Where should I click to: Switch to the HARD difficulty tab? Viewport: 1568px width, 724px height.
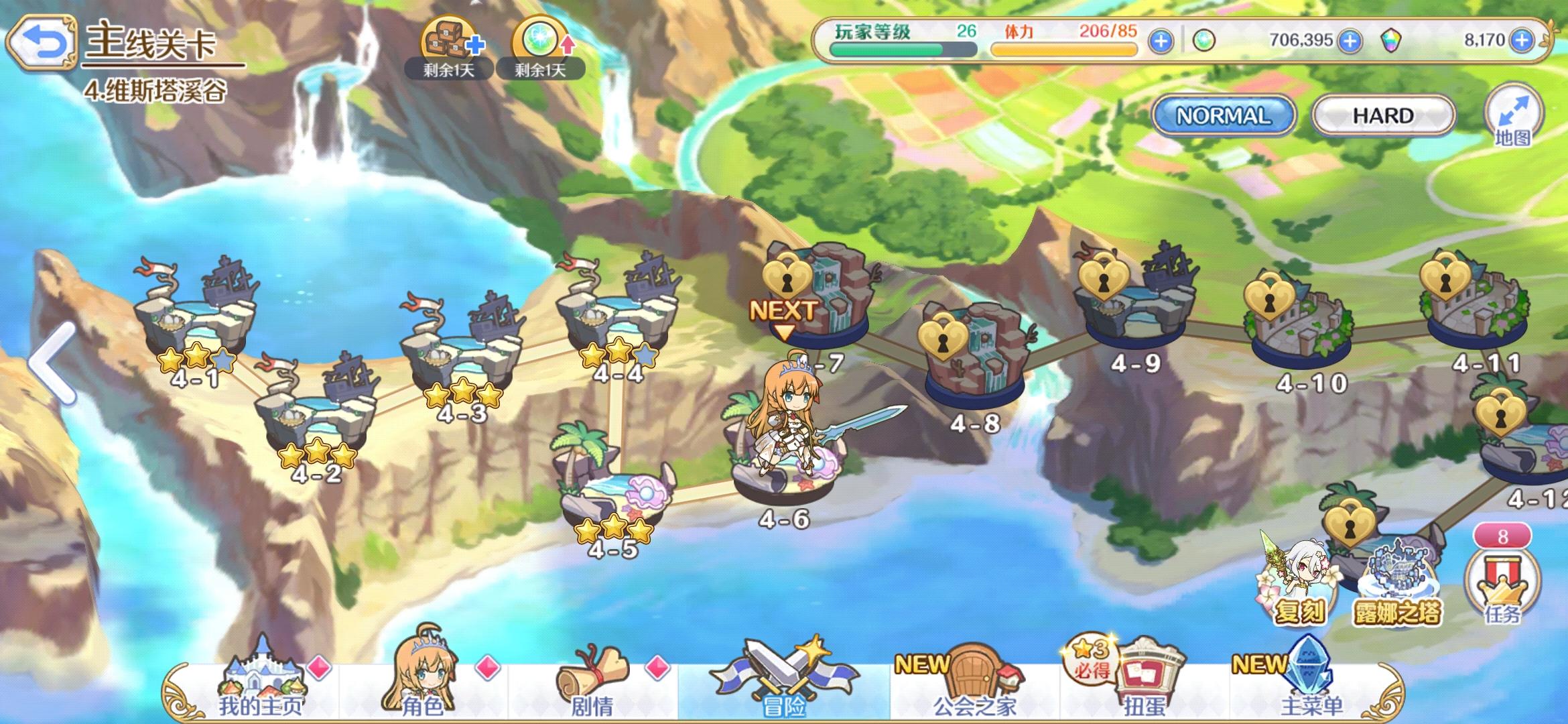click(x=1382, y=115)
